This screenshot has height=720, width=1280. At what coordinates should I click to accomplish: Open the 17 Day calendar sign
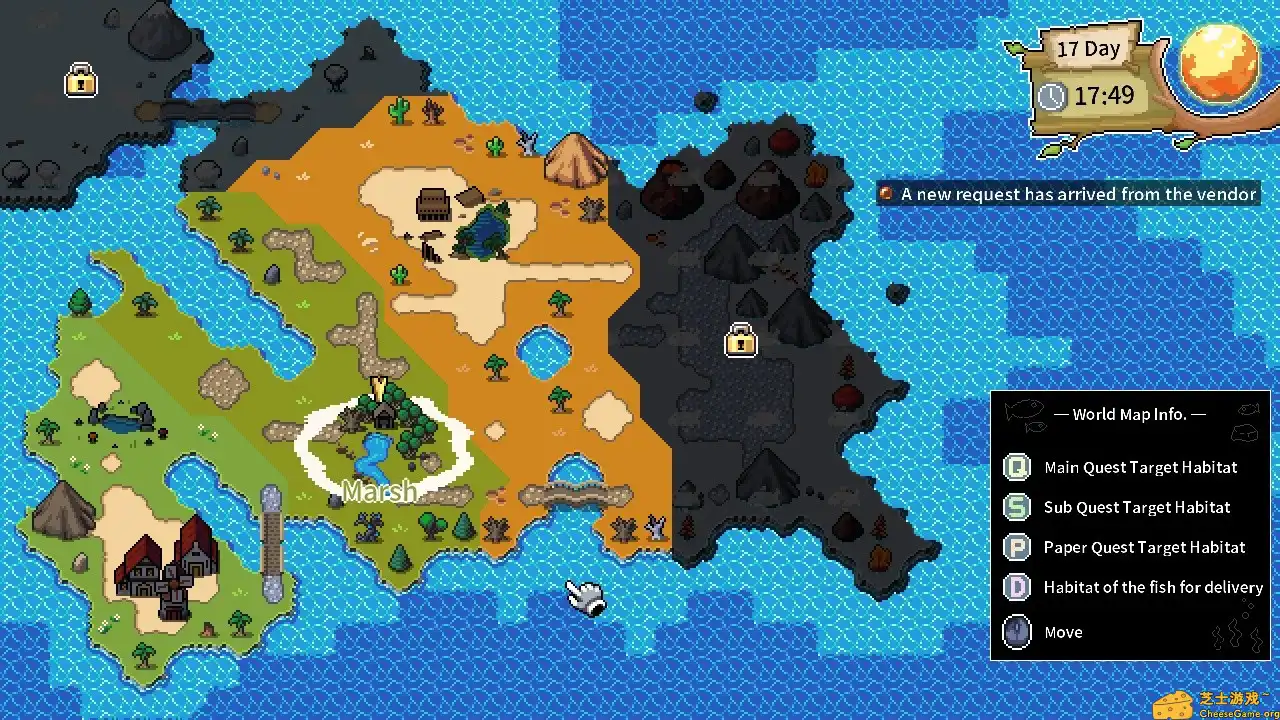tap(1089, 48)
